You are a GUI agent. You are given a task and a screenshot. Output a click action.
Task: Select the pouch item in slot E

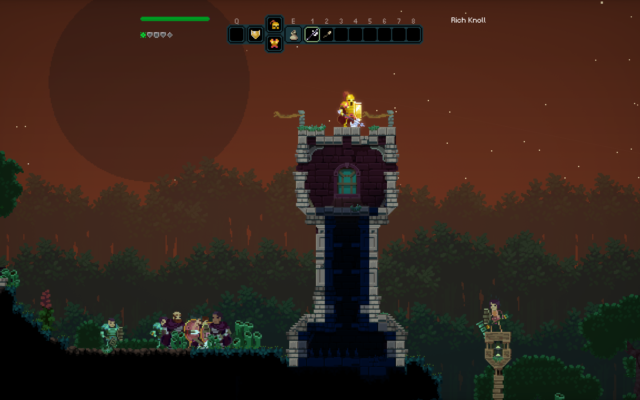(x=293, y=35)
